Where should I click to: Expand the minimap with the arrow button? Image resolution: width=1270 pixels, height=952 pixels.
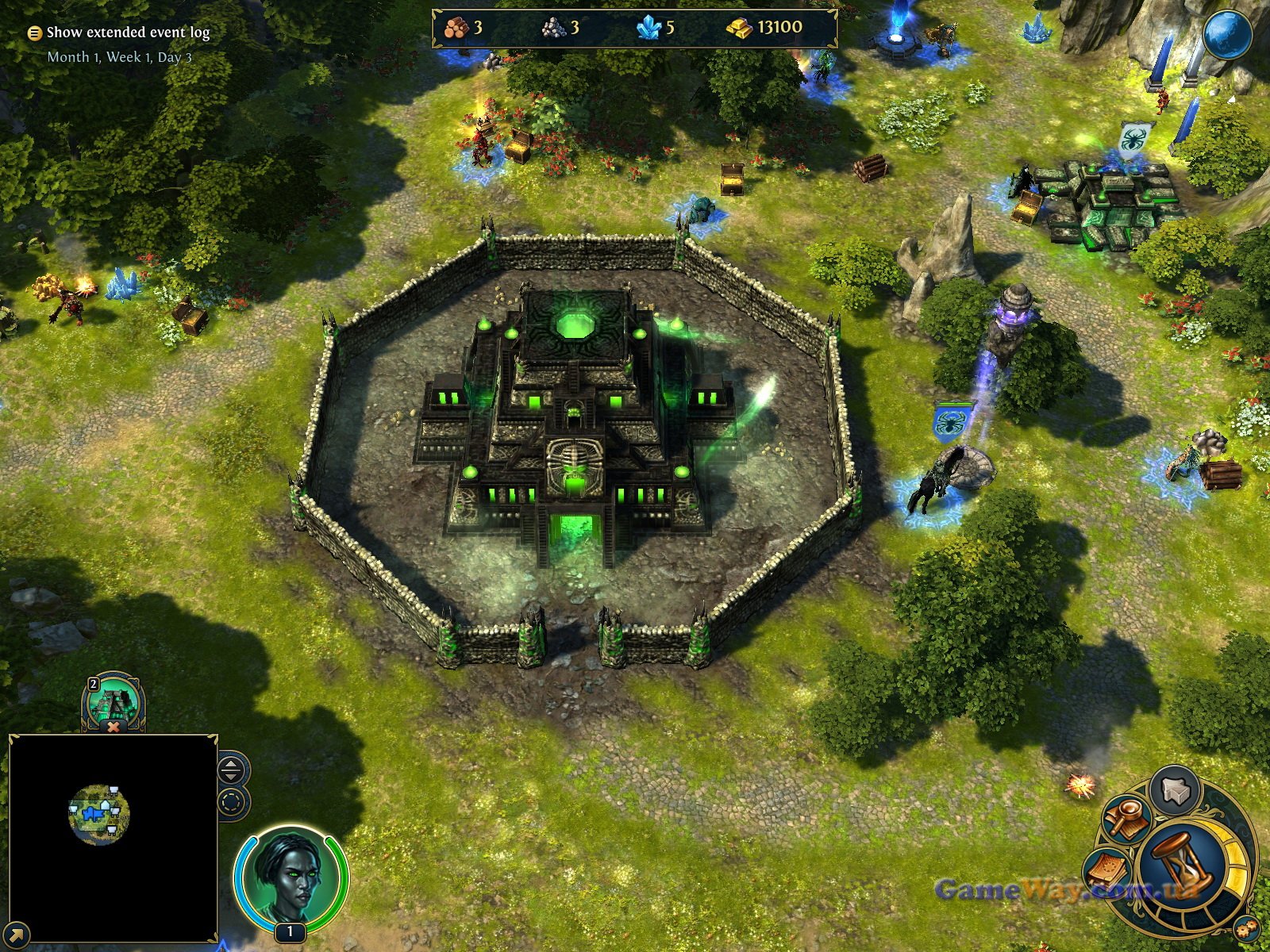pyautogui.click(x=17, y=935)
